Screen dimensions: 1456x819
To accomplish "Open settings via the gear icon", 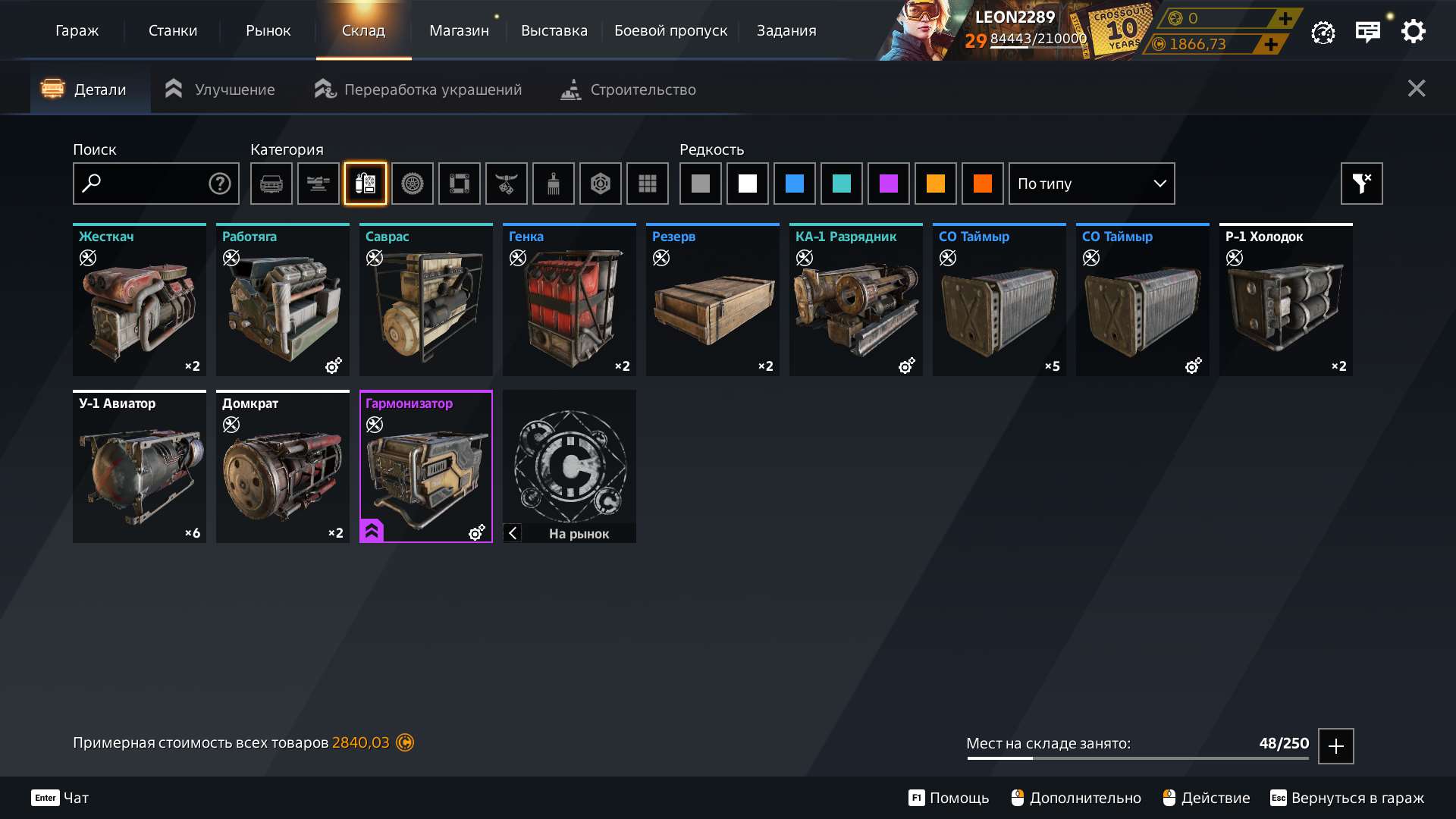I will pos(1412,31).
